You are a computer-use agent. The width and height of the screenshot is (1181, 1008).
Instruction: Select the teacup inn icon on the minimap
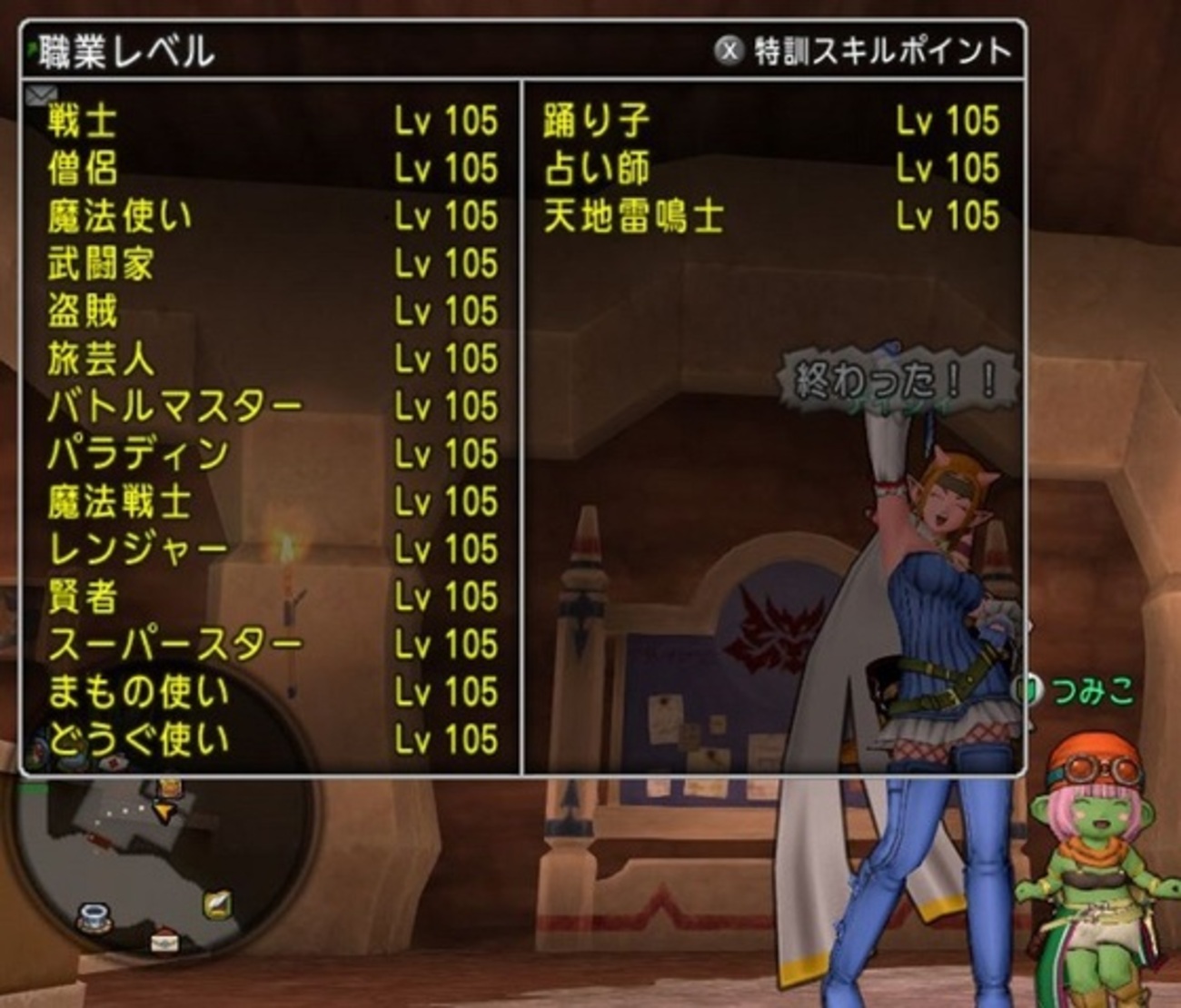[x=94, y=919]
